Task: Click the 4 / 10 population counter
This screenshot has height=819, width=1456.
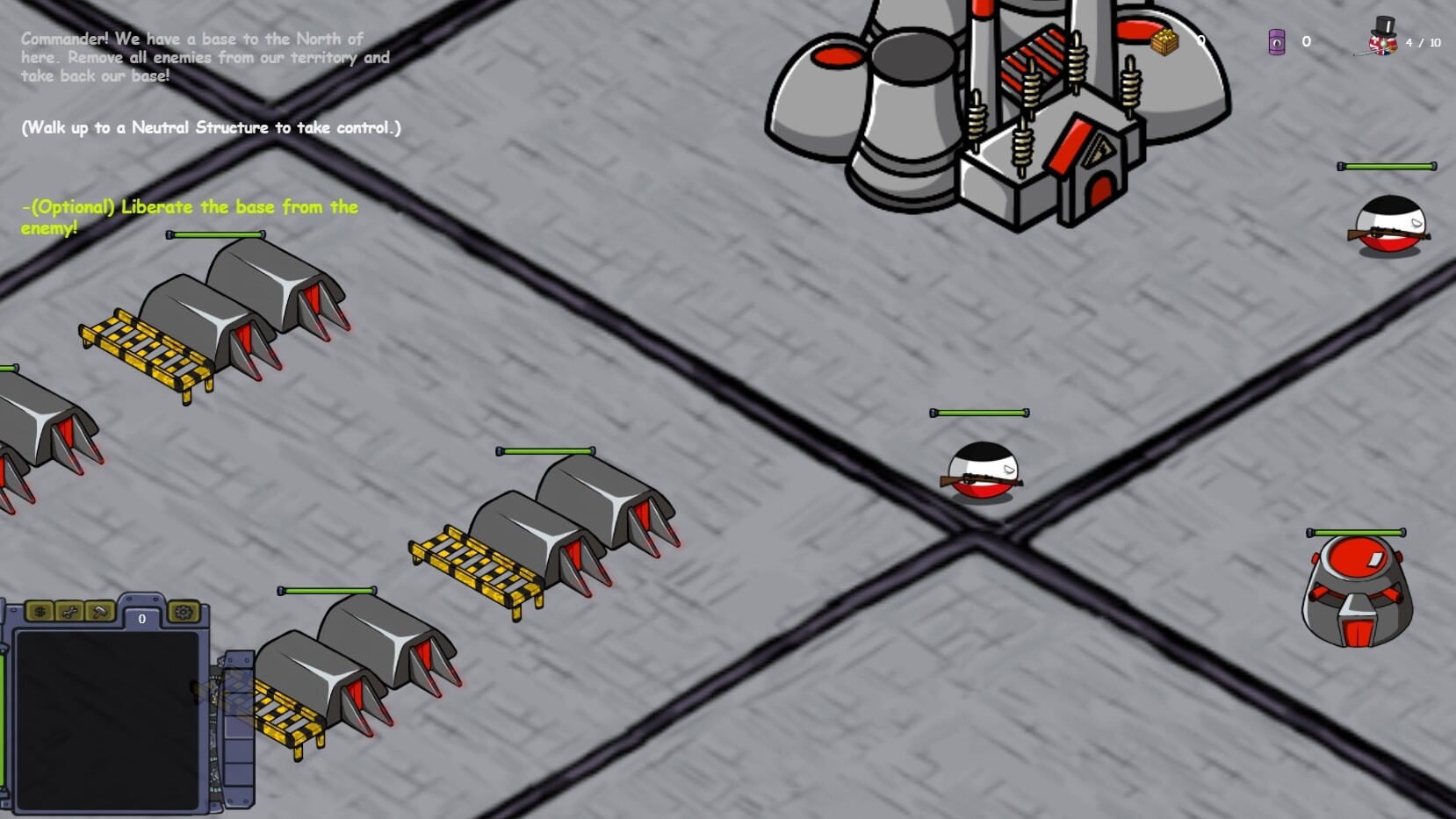Action: click(1423, 42)
